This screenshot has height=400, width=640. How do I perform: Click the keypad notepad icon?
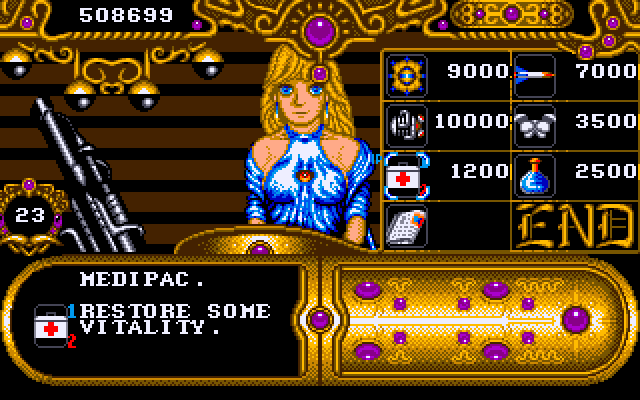(x=406, y=228)
